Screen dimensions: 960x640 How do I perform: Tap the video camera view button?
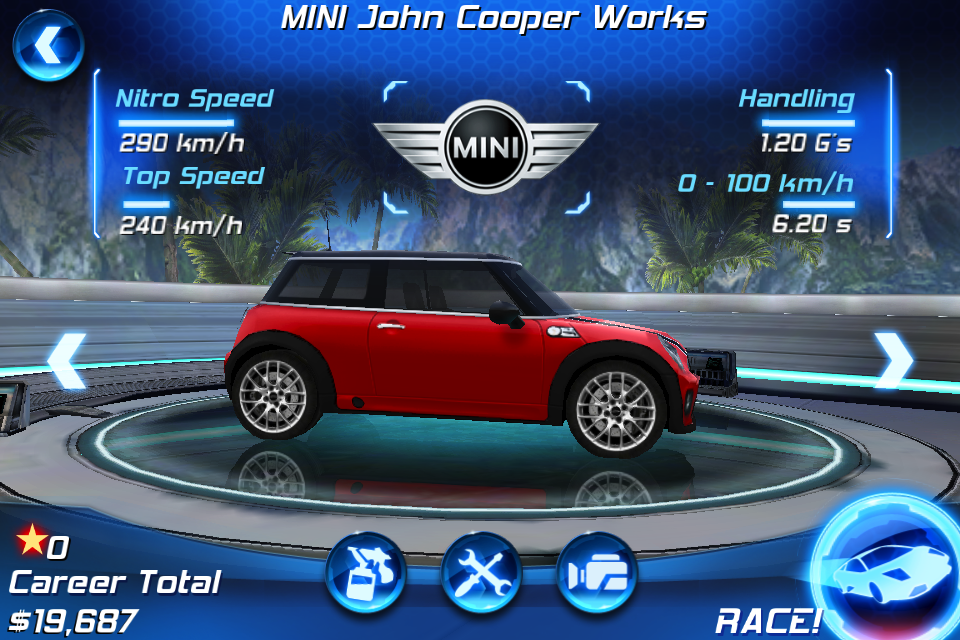(597, 573)
